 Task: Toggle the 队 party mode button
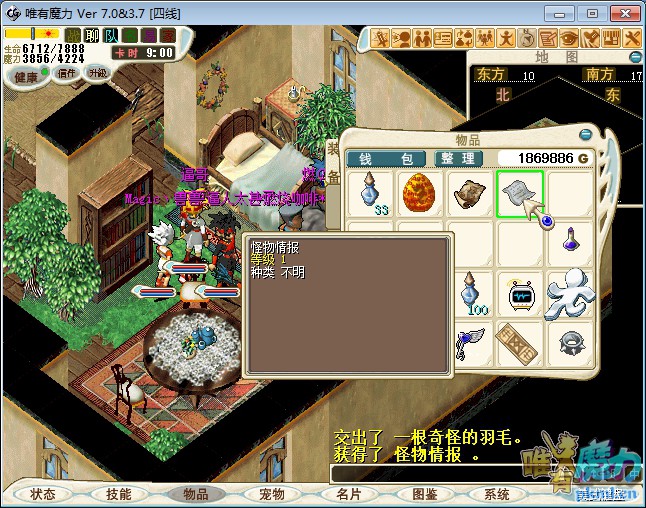tap(110, 36)
